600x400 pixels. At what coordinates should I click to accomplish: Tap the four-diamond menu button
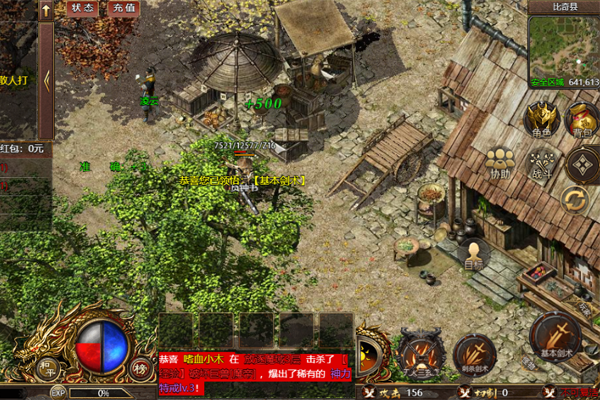tap(582, 164)
